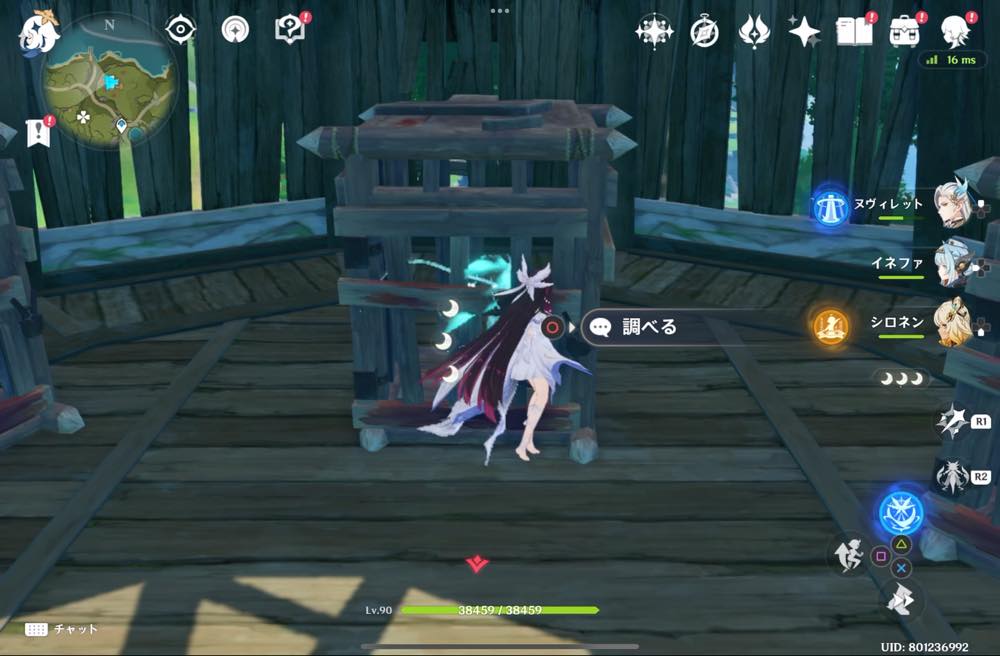
Task: Trigger ヌヴィレット's blue burst icon
Action: pos(830,205)
